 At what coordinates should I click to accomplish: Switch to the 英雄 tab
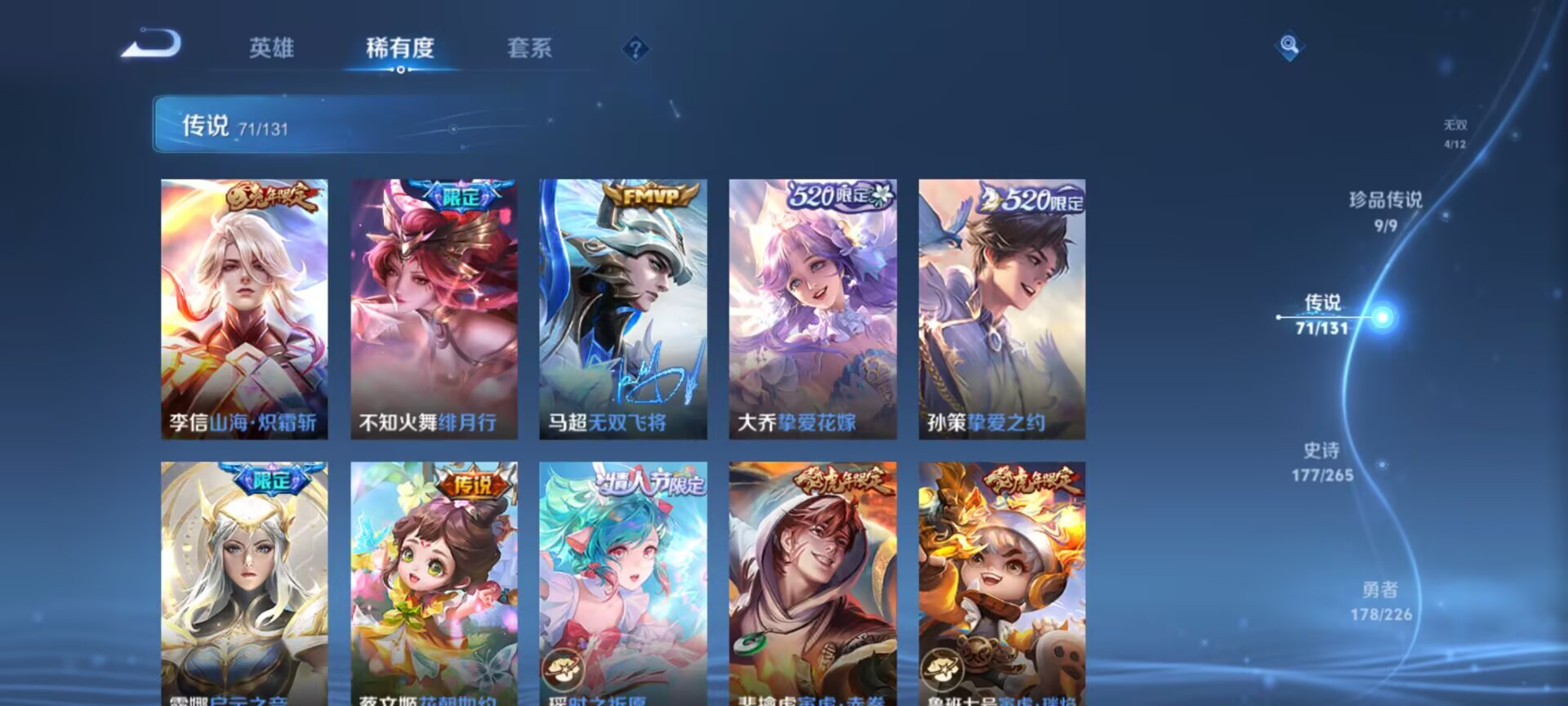[272, 49]
